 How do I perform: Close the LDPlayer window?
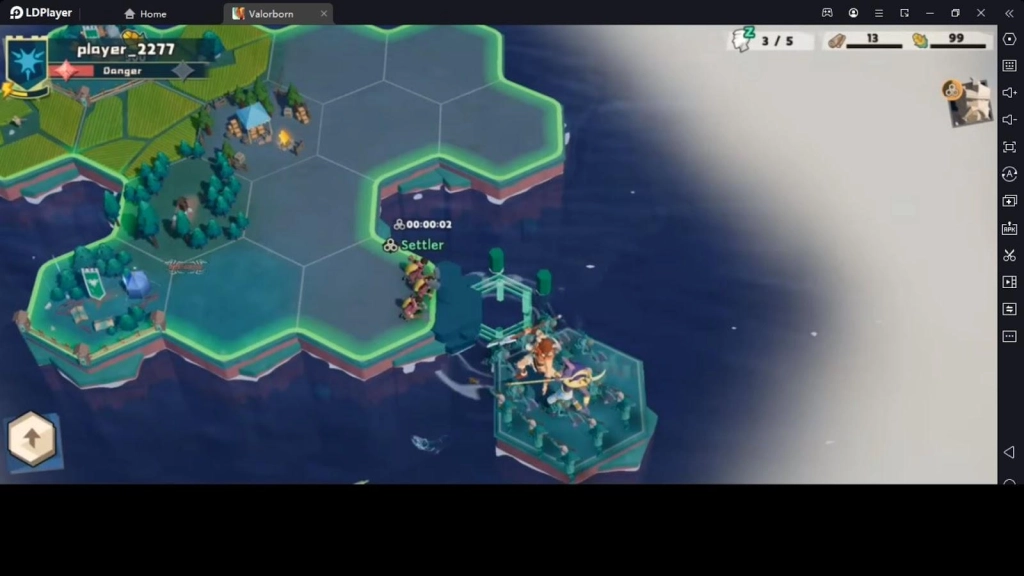(x=980, y=13)
